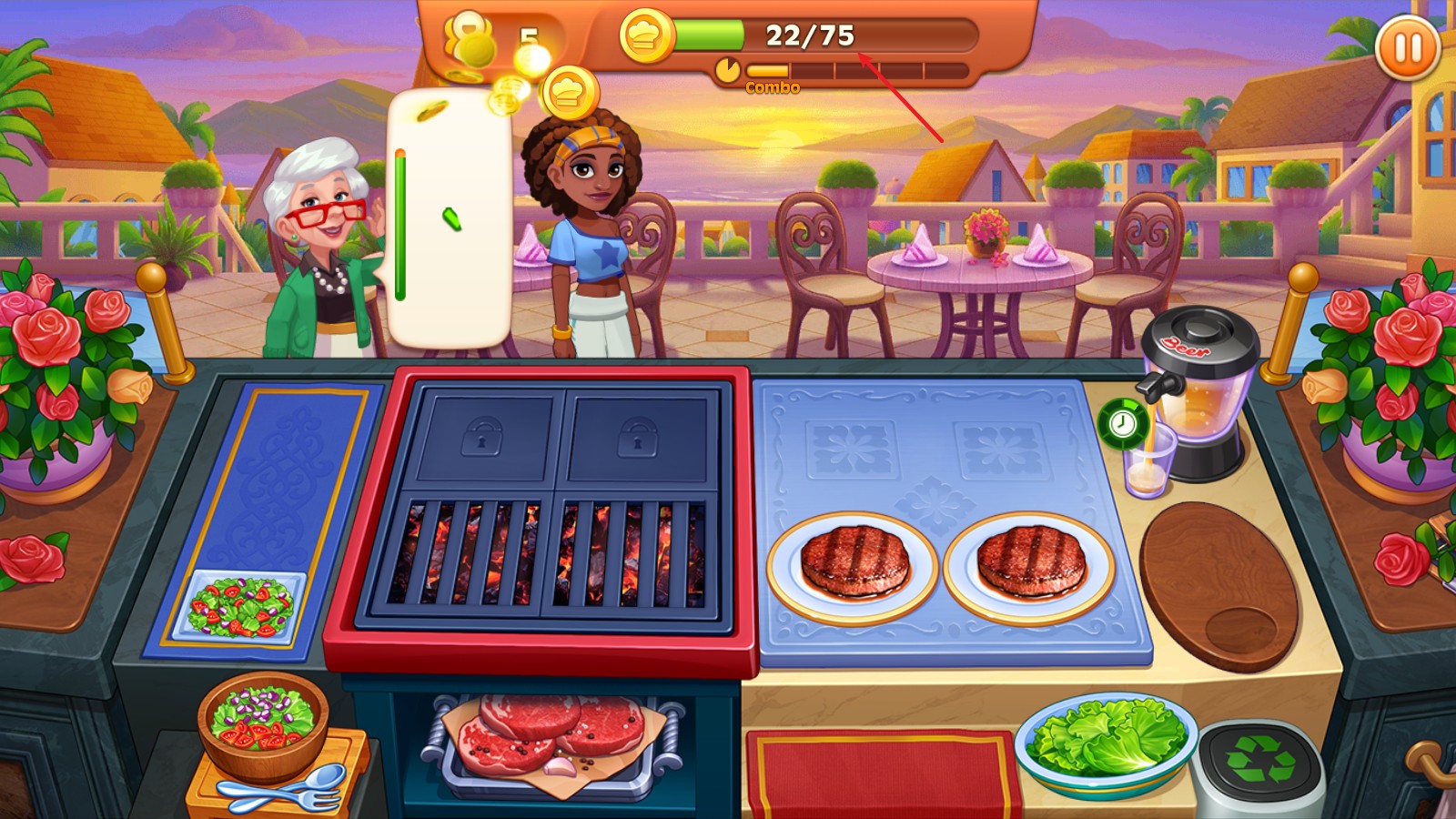
Task: Tap the beer dispenser machine
Action: coord(1203,382)
